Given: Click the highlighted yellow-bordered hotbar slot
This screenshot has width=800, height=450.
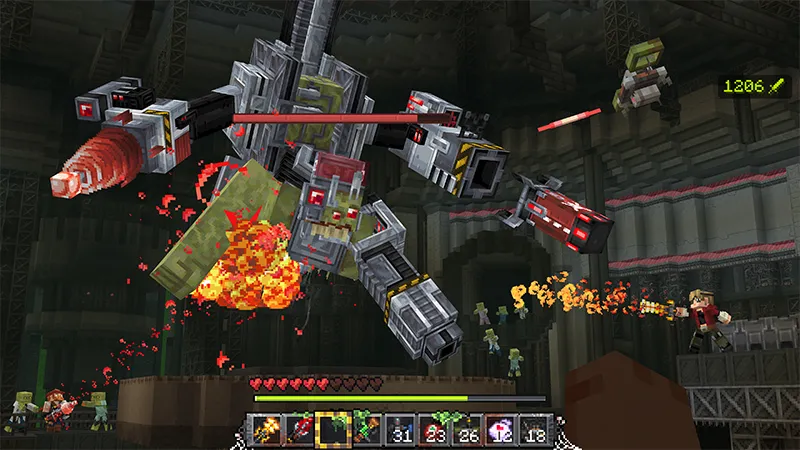Looking at the screenshot, I should pos(332,430).
